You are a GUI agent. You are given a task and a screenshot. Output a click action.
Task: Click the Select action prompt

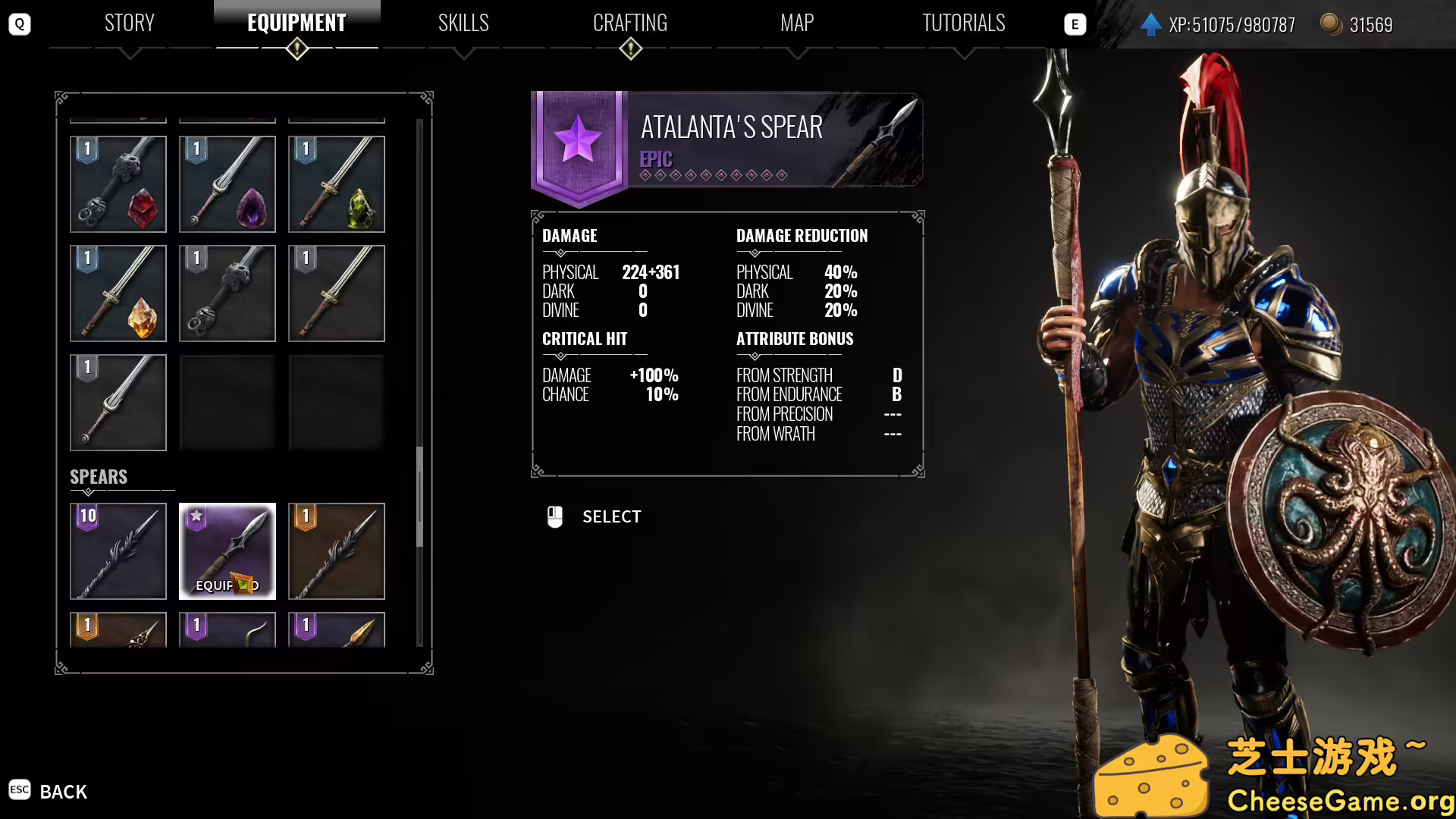610,517
